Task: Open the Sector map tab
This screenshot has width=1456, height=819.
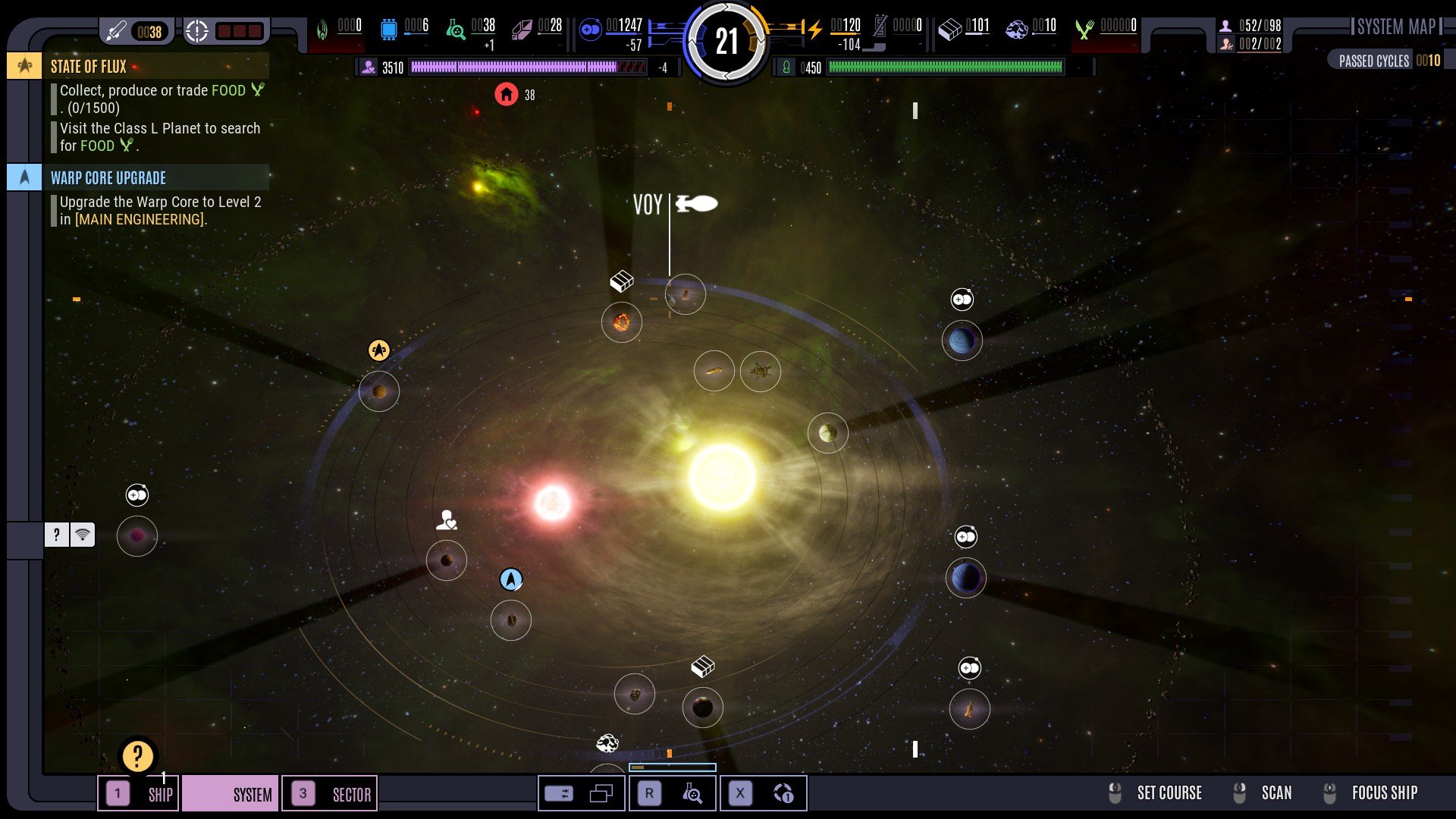Action: point(330,794)
